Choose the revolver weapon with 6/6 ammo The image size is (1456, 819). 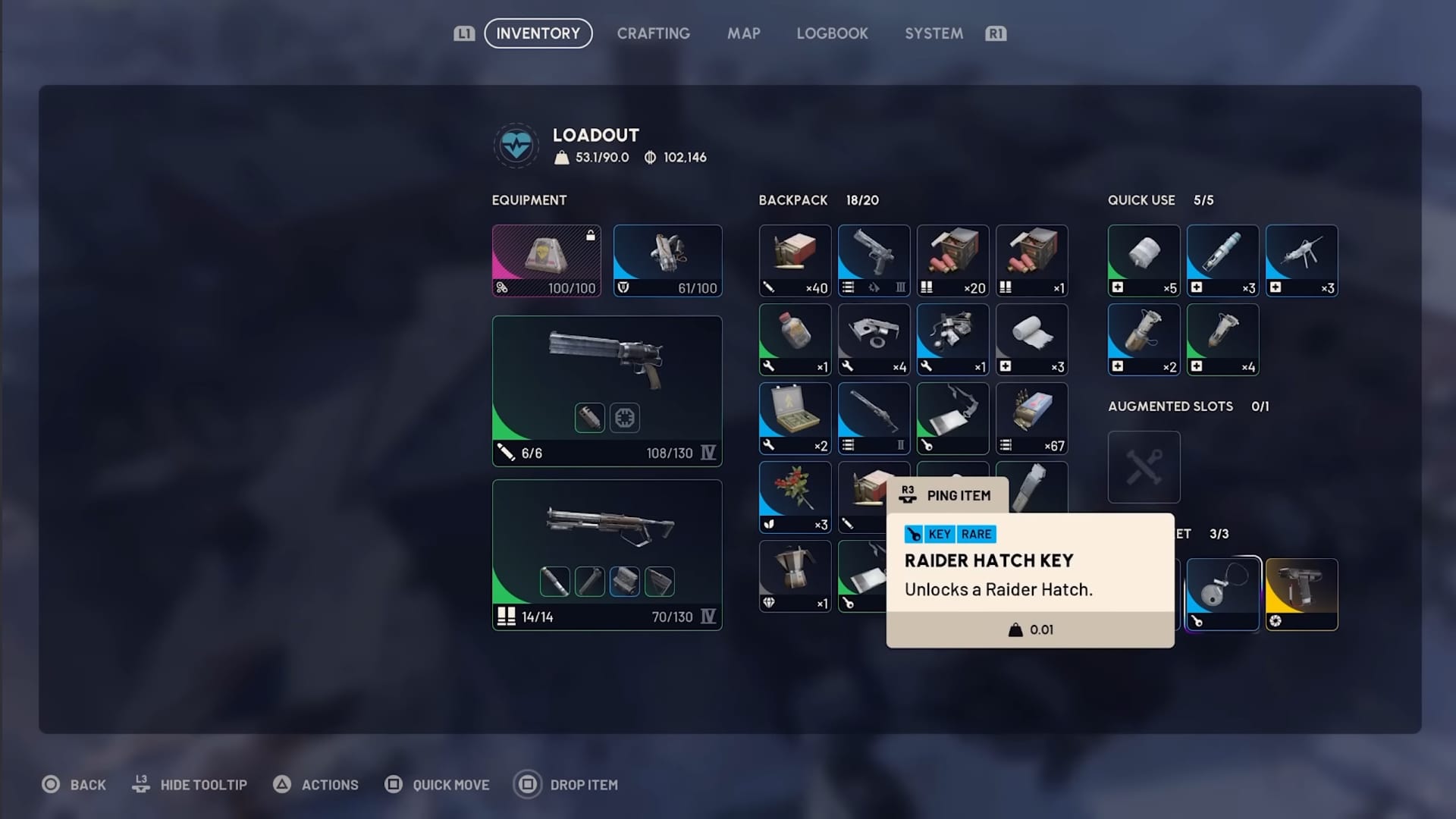click(x=607, y=391)
